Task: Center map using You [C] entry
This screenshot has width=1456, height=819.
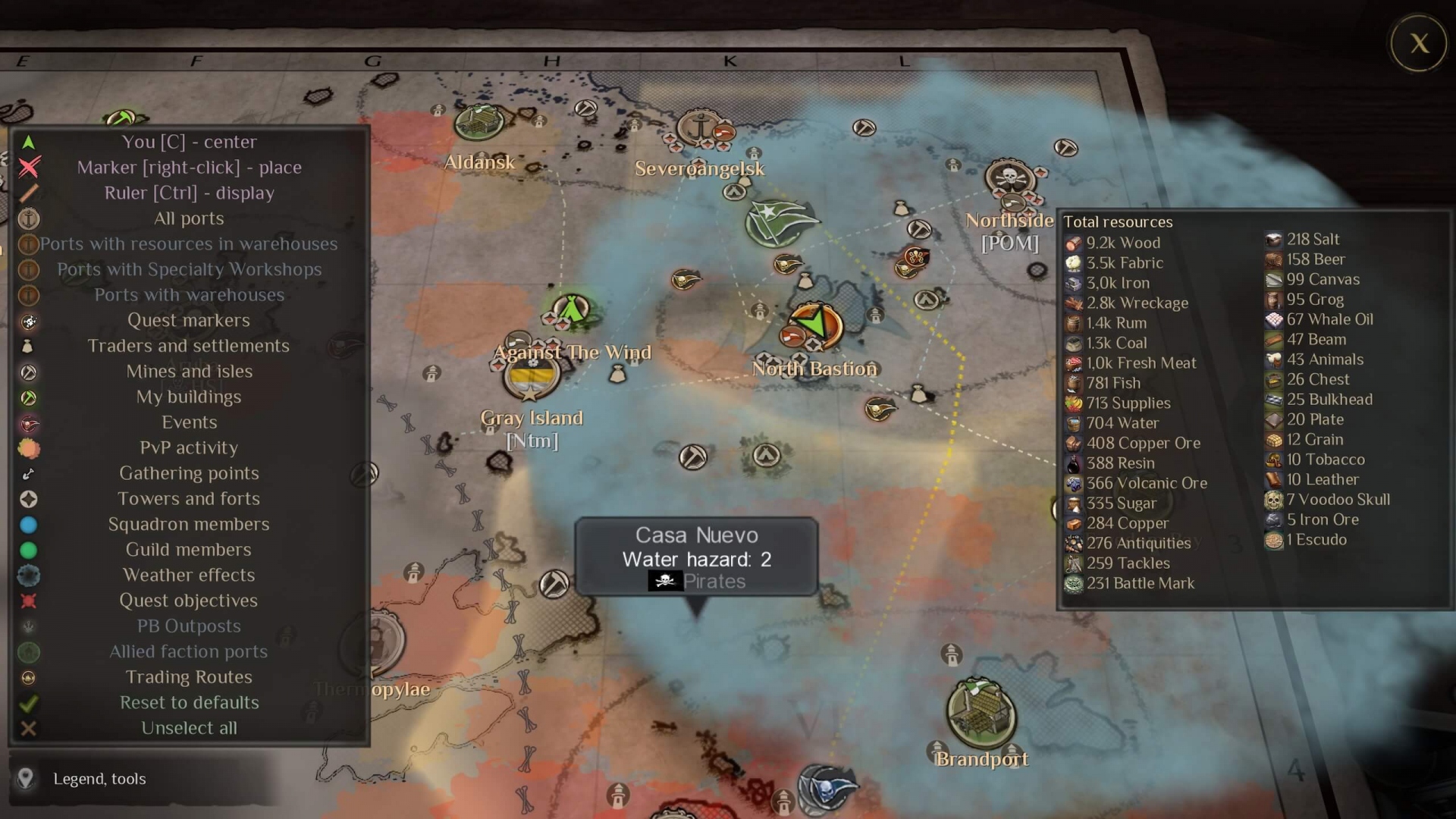Action: (x=189, y=142)
